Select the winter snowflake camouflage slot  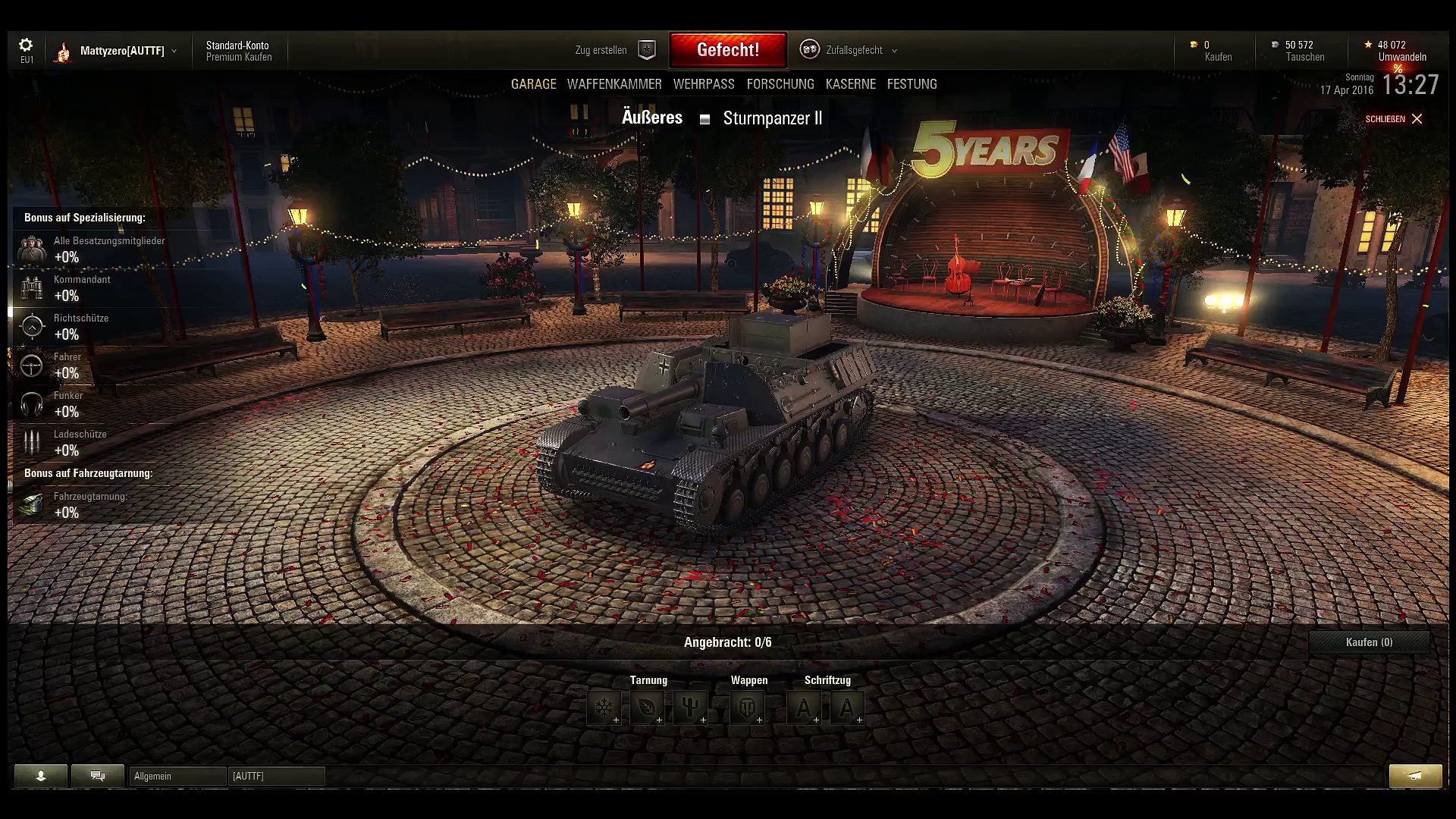pyautogui.click(x=604, y=708)
